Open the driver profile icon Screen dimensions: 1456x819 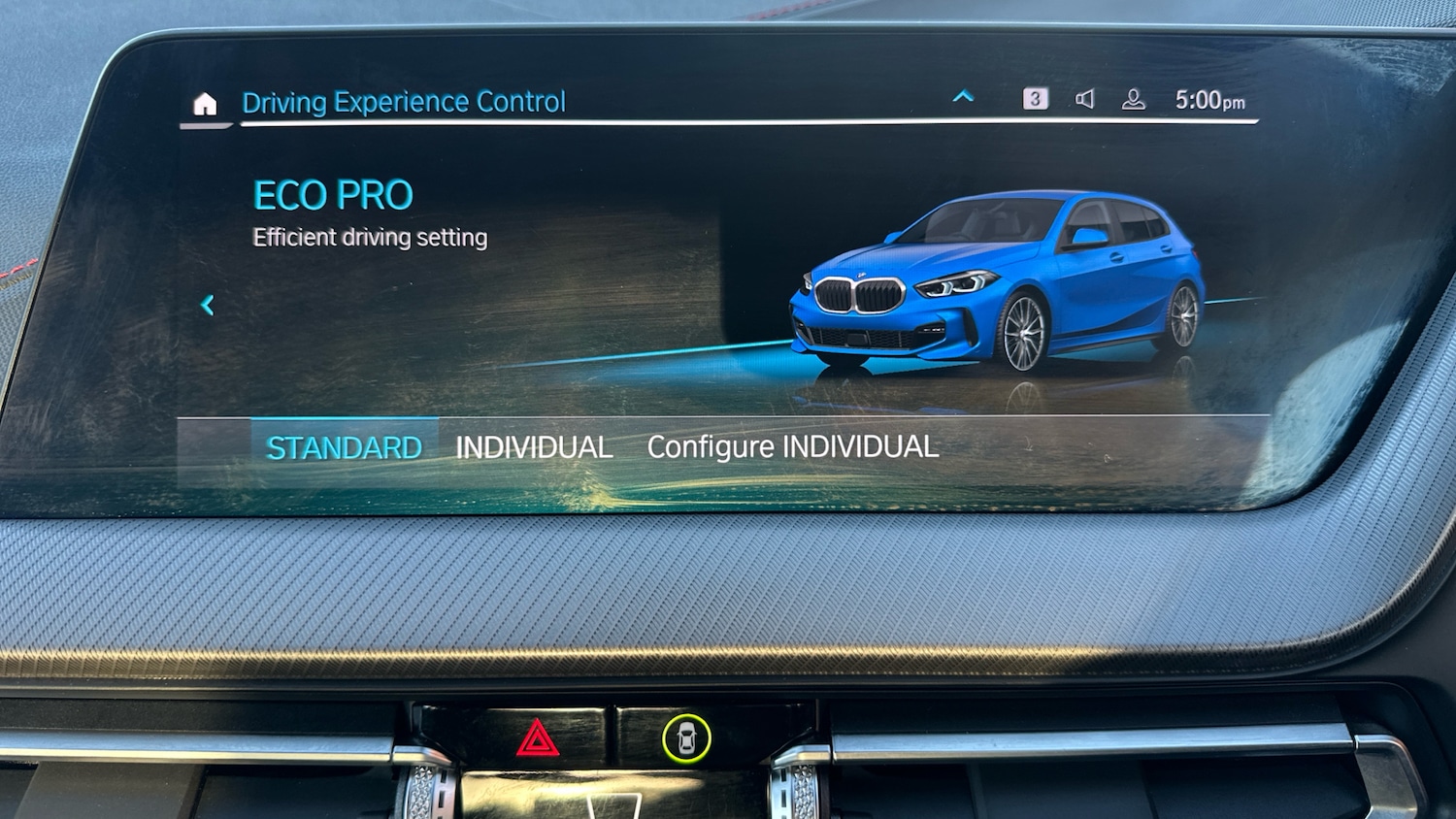(1134, 97)
